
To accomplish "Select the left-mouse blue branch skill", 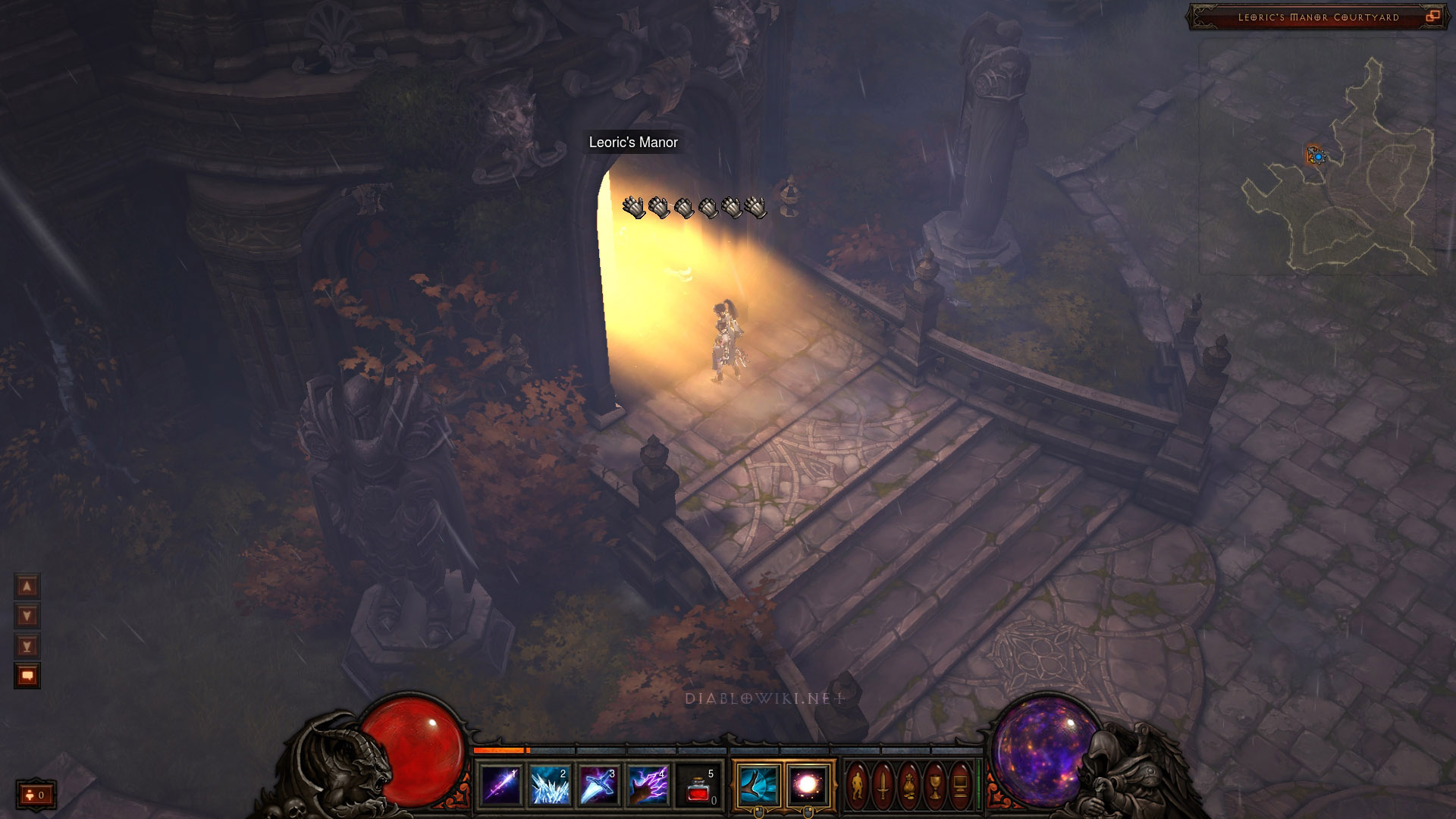I will pyautogui.click(x=758, y=786).
